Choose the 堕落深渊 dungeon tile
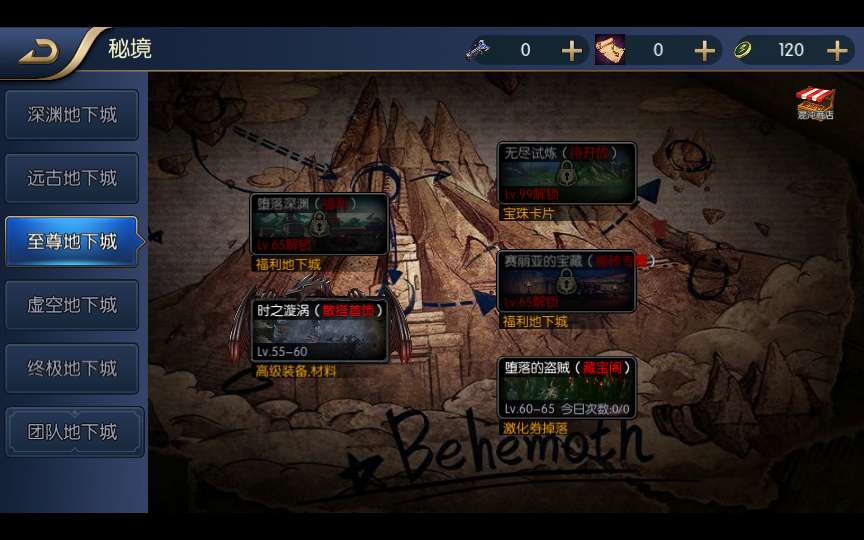Viewport: 864px width, 540px height. click(319, 223)
